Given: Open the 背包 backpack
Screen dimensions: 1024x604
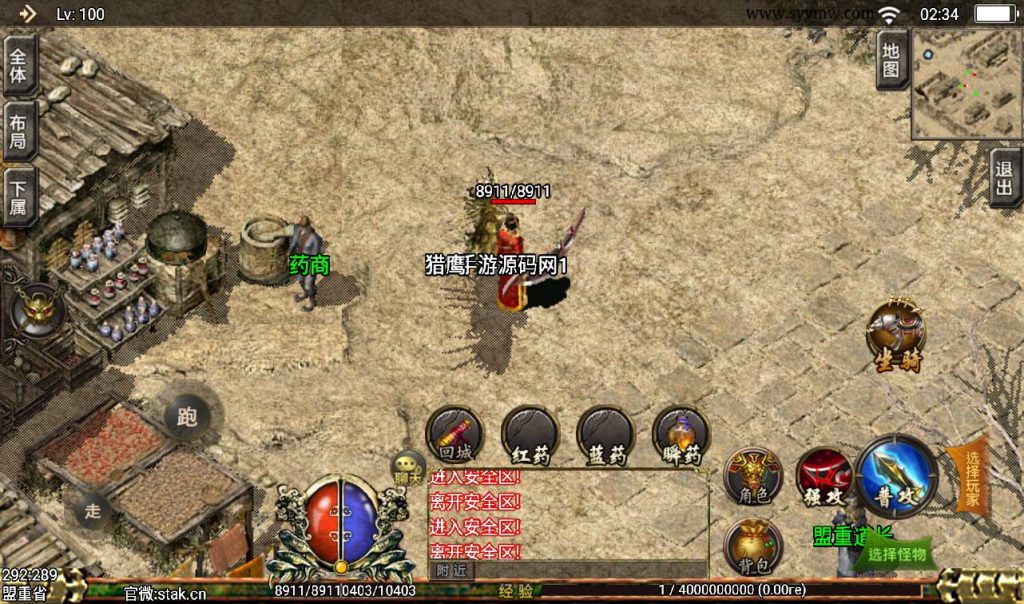Looking at the screenshot, I should 752,548.
